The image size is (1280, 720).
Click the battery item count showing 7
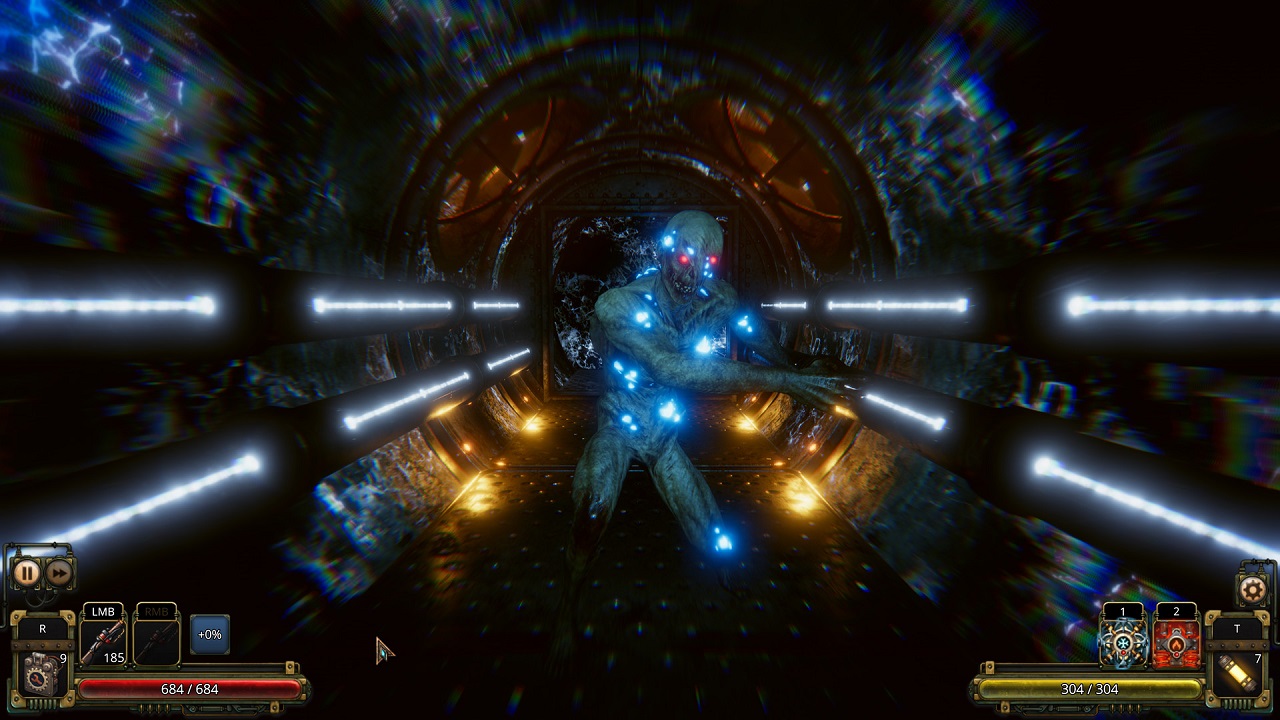tap(1258, 659)
